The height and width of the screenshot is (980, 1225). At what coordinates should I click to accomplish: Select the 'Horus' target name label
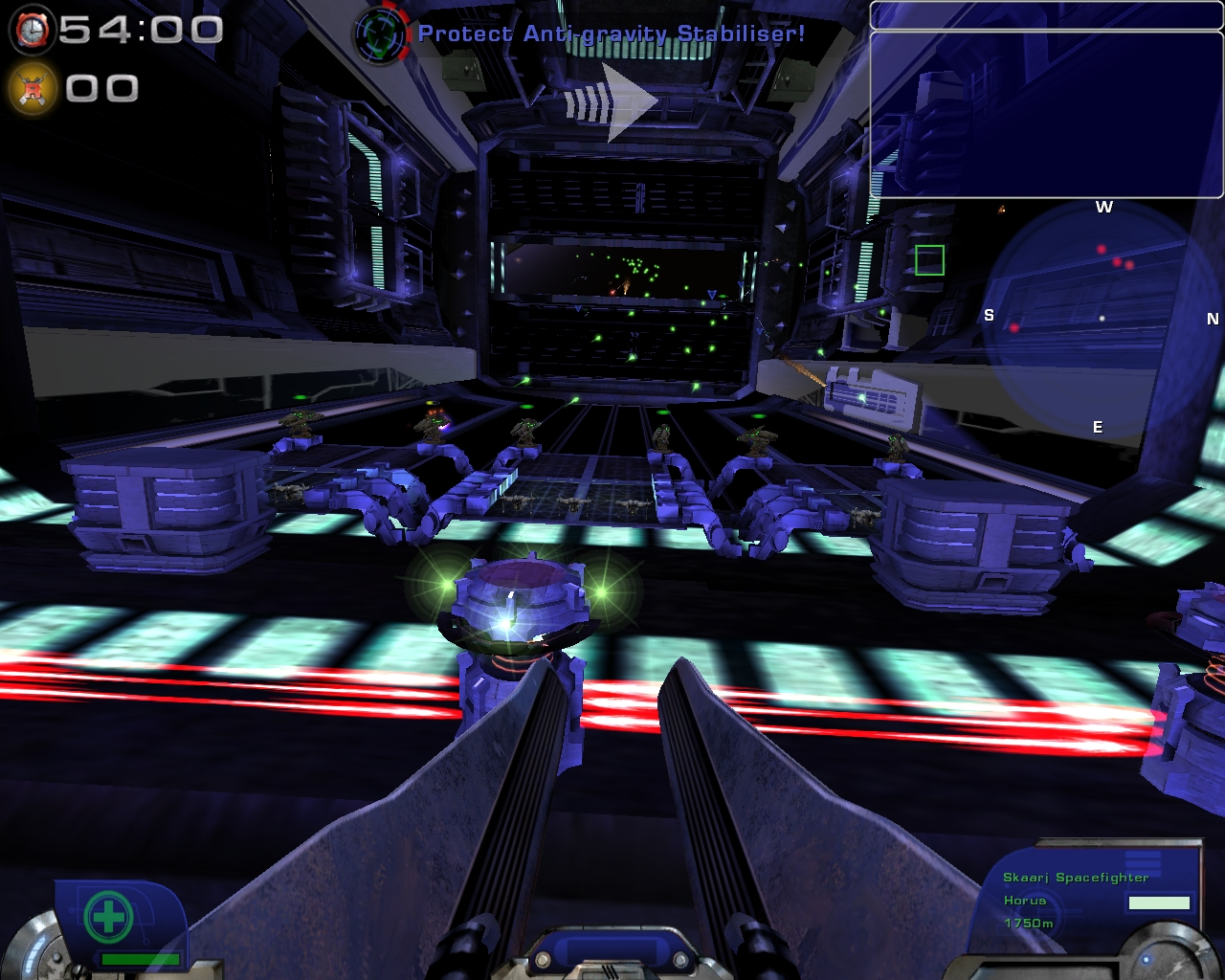tap(1025, 900)
